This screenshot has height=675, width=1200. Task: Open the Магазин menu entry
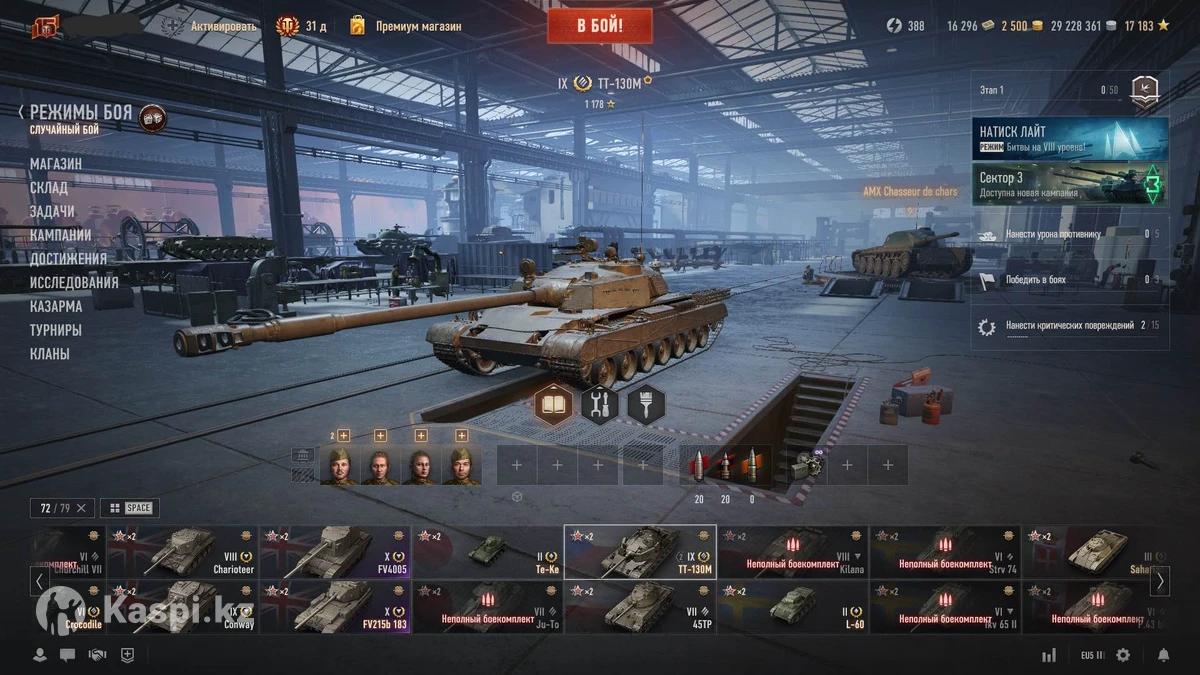pos(56,164)
